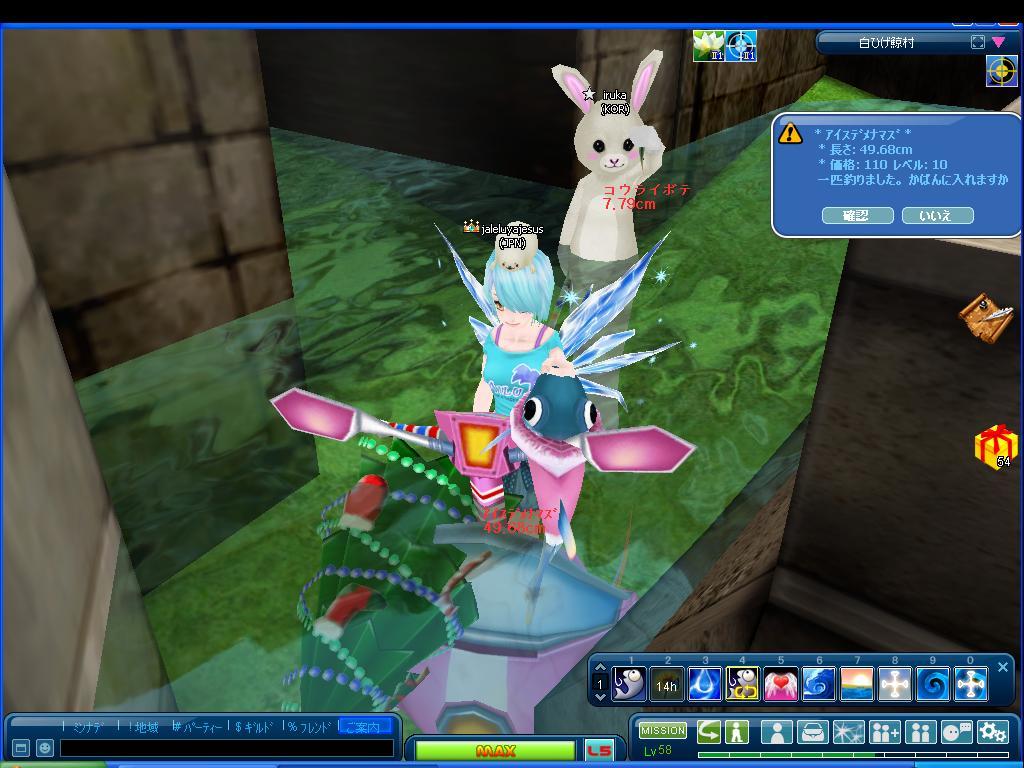Switch to the パーティー chat tab

tap(198, 727)
